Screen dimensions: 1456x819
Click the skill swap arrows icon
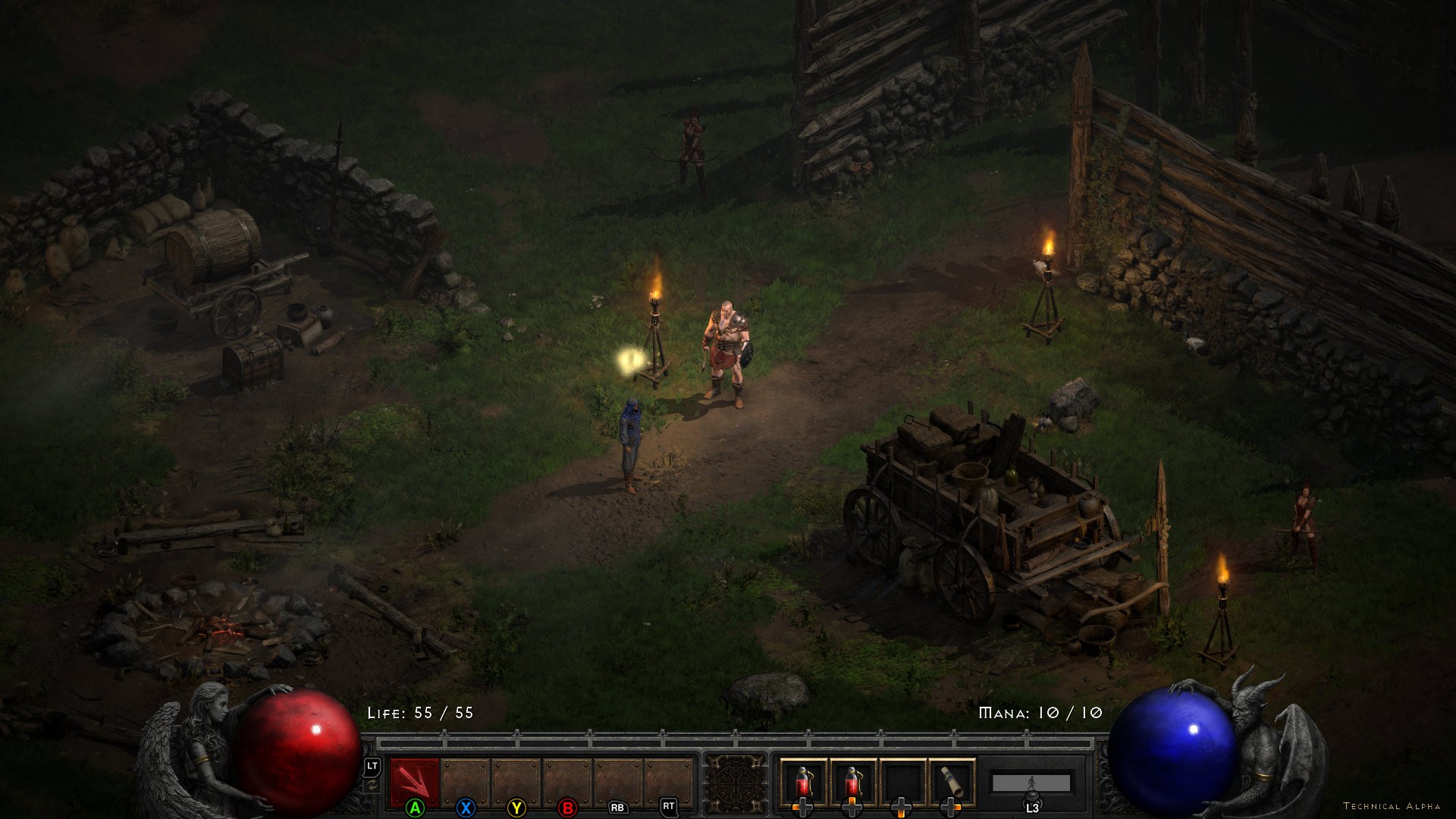(372, 786)
